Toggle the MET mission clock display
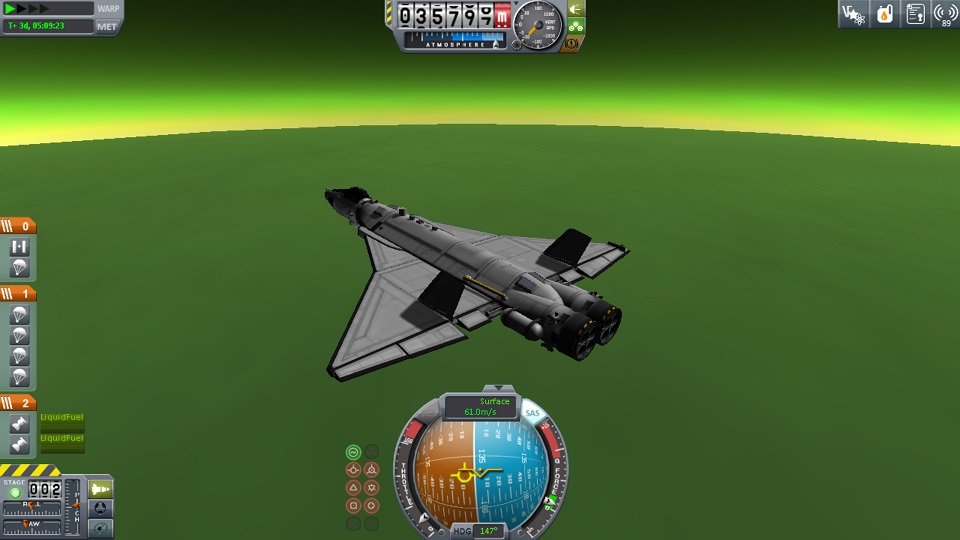Viewport: 960px width, 540px height. click(107, 26)
